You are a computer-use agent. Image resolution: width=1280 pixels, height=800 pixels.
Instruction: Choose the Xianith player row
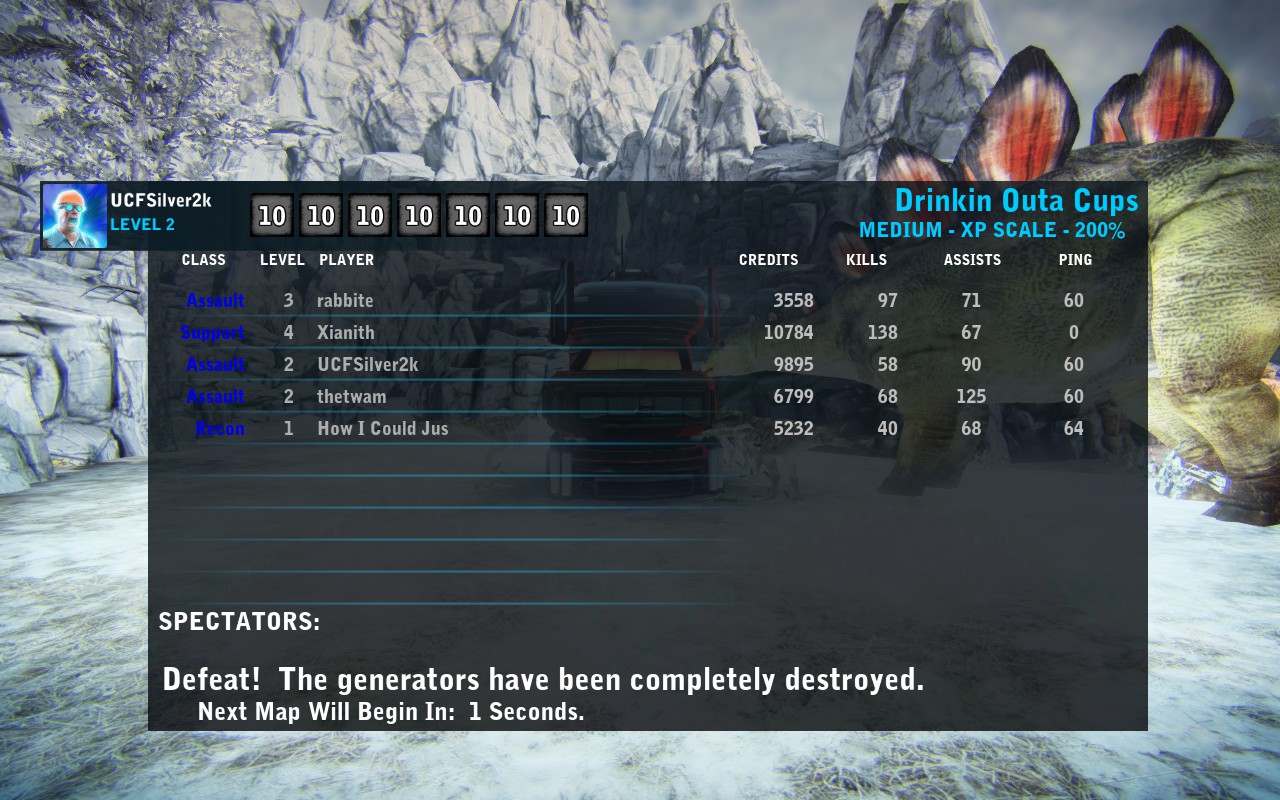(x=346, y=333)
